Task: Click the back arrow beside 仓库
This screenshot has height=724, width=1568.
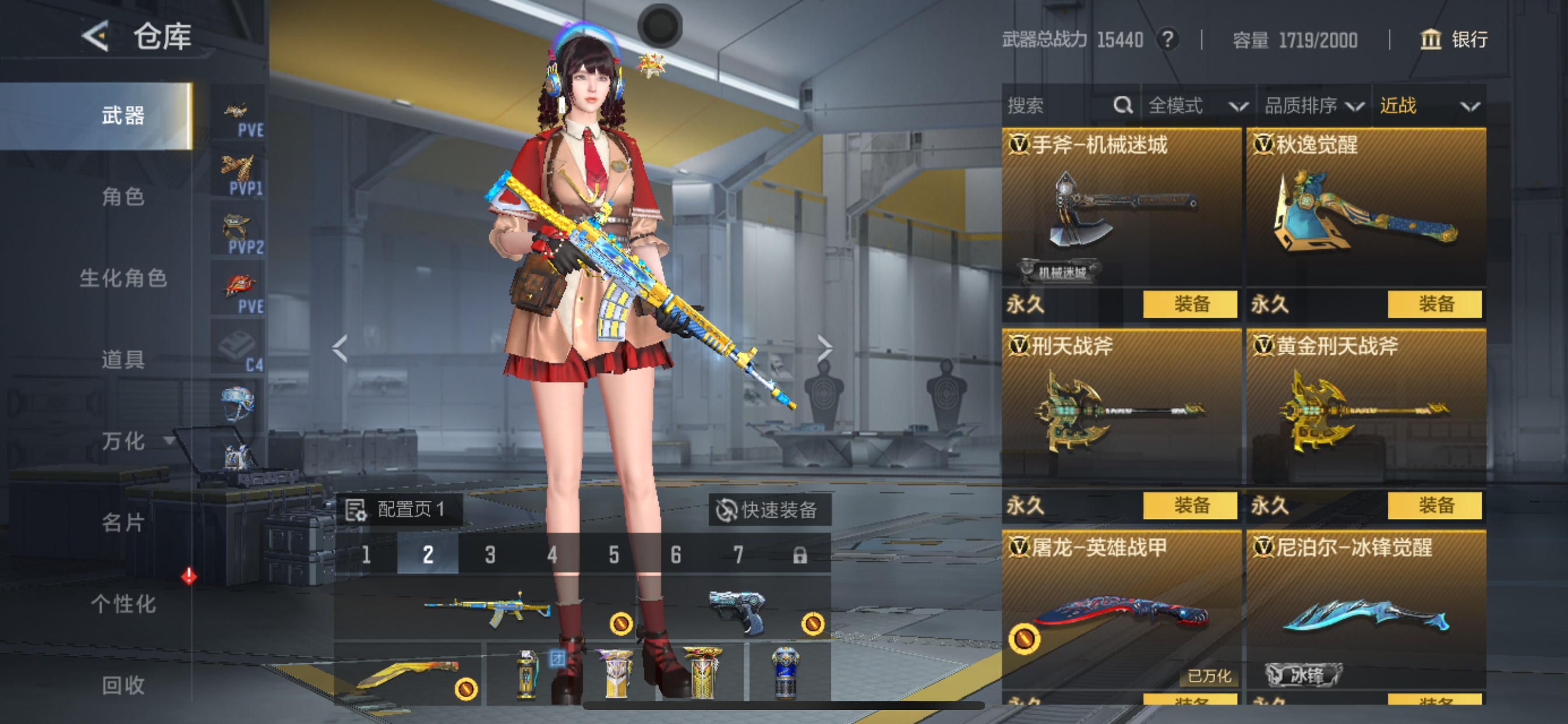Action: (x=94, y=38)
